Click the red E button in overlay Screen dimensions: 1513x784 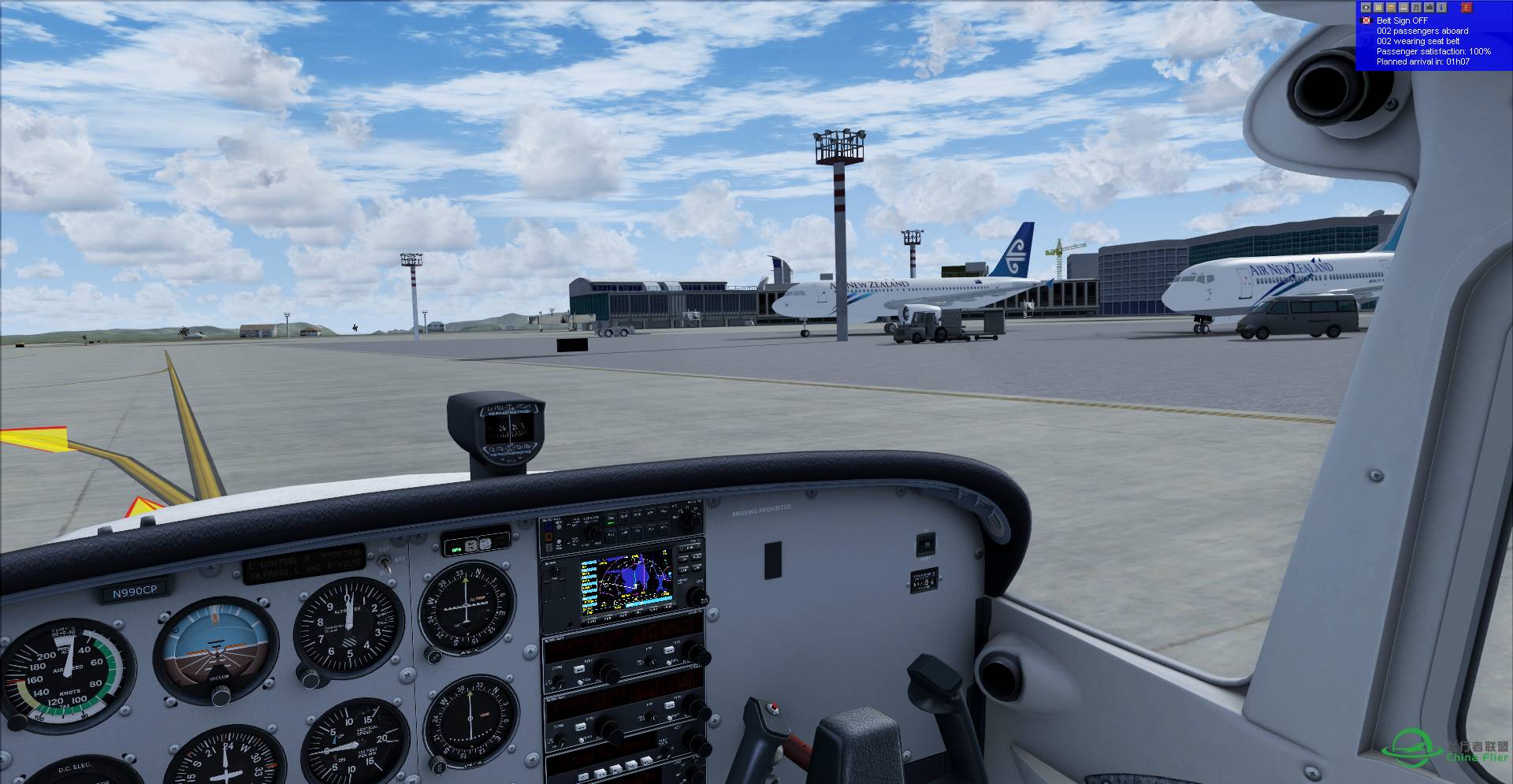[1467, 7]
